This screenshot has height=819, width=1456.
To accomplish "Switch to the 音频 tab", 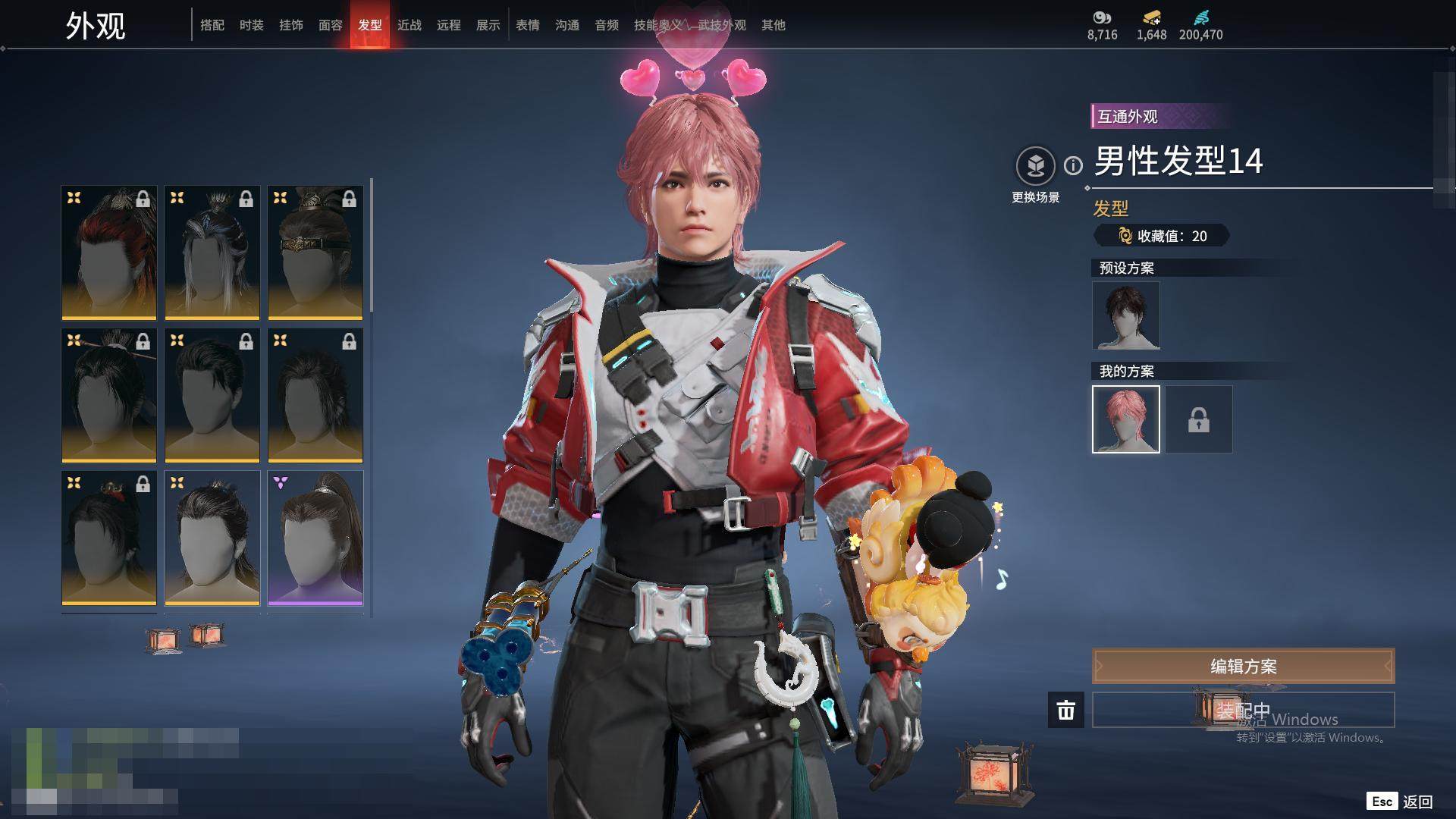I will tap(607, 25).
